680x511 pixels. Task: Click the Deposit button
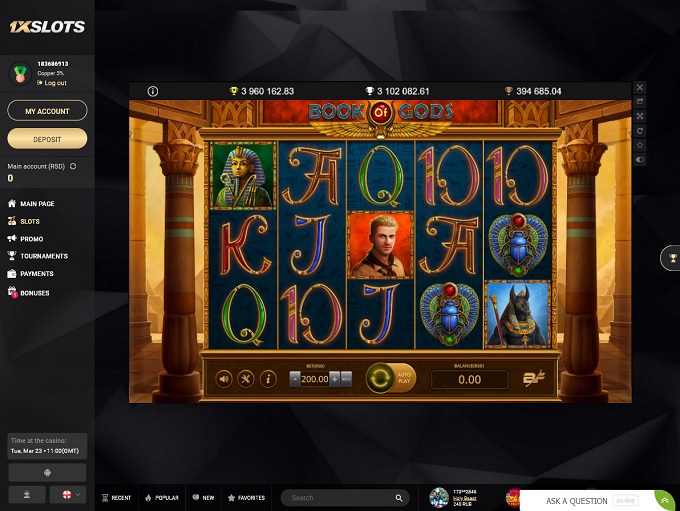coord(47,138)
